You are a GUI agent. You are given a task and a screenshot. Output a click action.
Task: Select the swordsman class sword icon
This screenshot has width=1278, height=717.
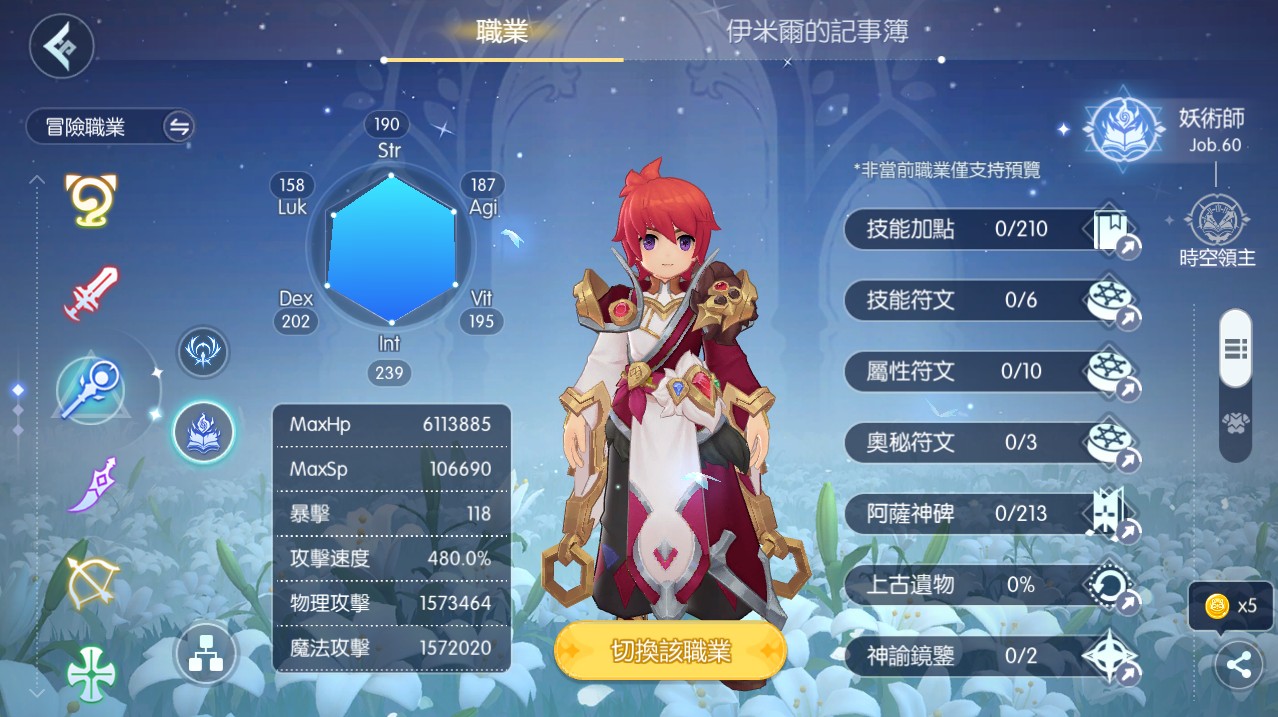pos(92,294)
